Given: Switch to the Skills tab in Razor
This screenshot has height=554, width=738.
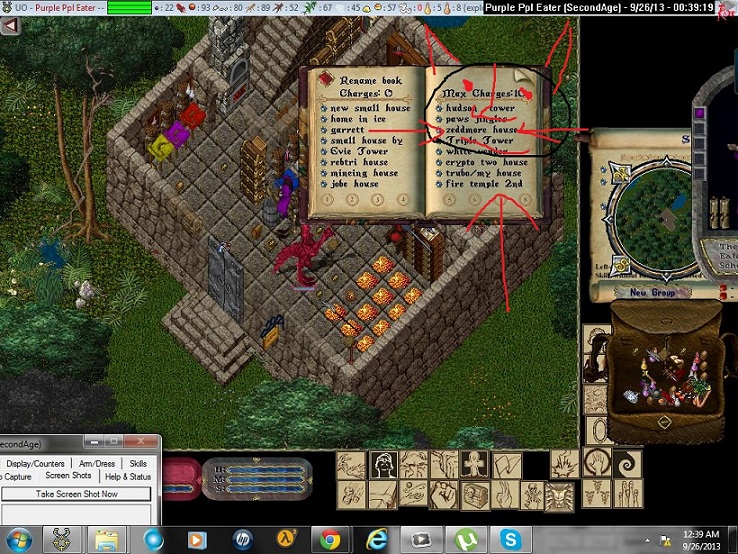Looking at the screenshot, I should click(x=137, y=464).
